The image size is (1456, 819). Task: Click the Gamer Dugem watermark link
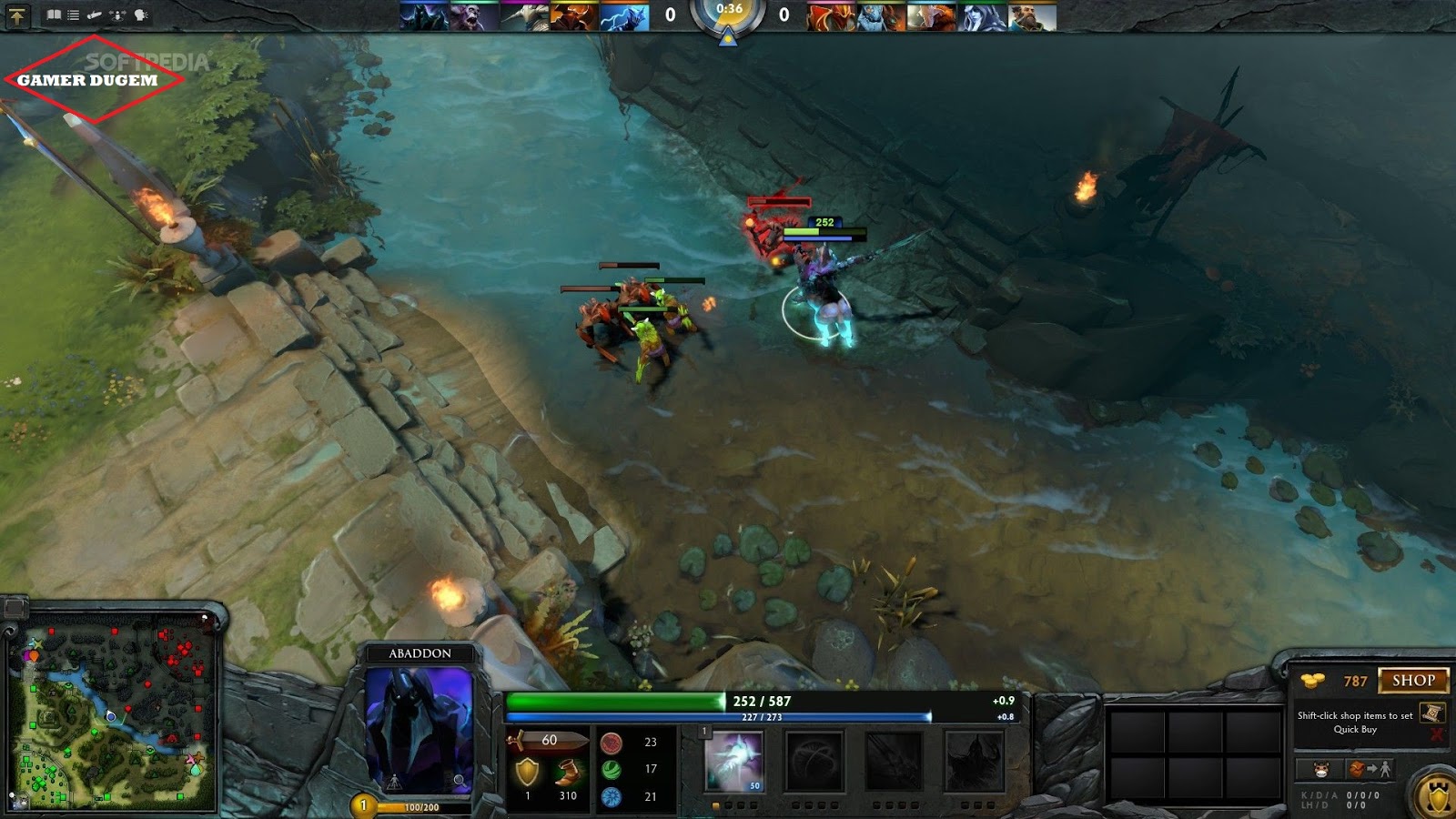86,80
